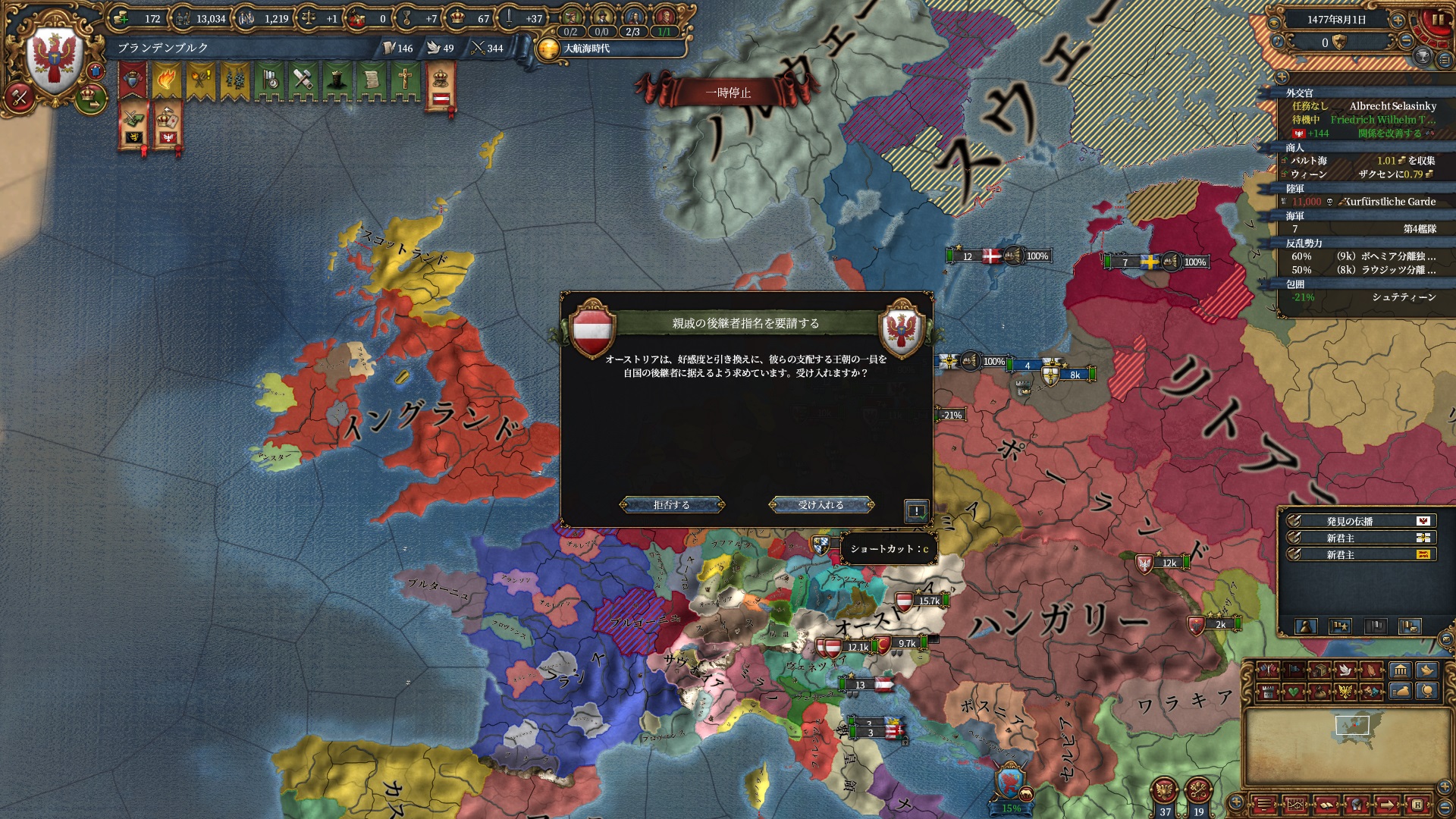Open the golden cross religion alert banner
The image size is (1456, 819).
pos(406,81)
